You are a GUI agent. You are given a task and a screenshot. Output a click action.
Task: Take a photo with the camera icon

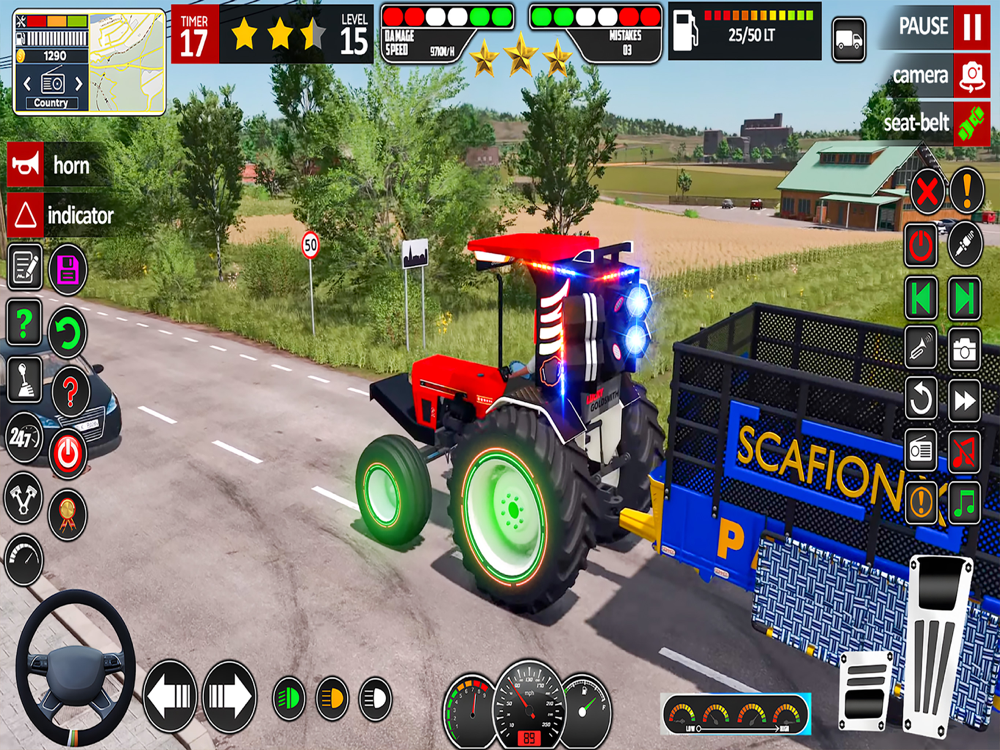point(964,349)
